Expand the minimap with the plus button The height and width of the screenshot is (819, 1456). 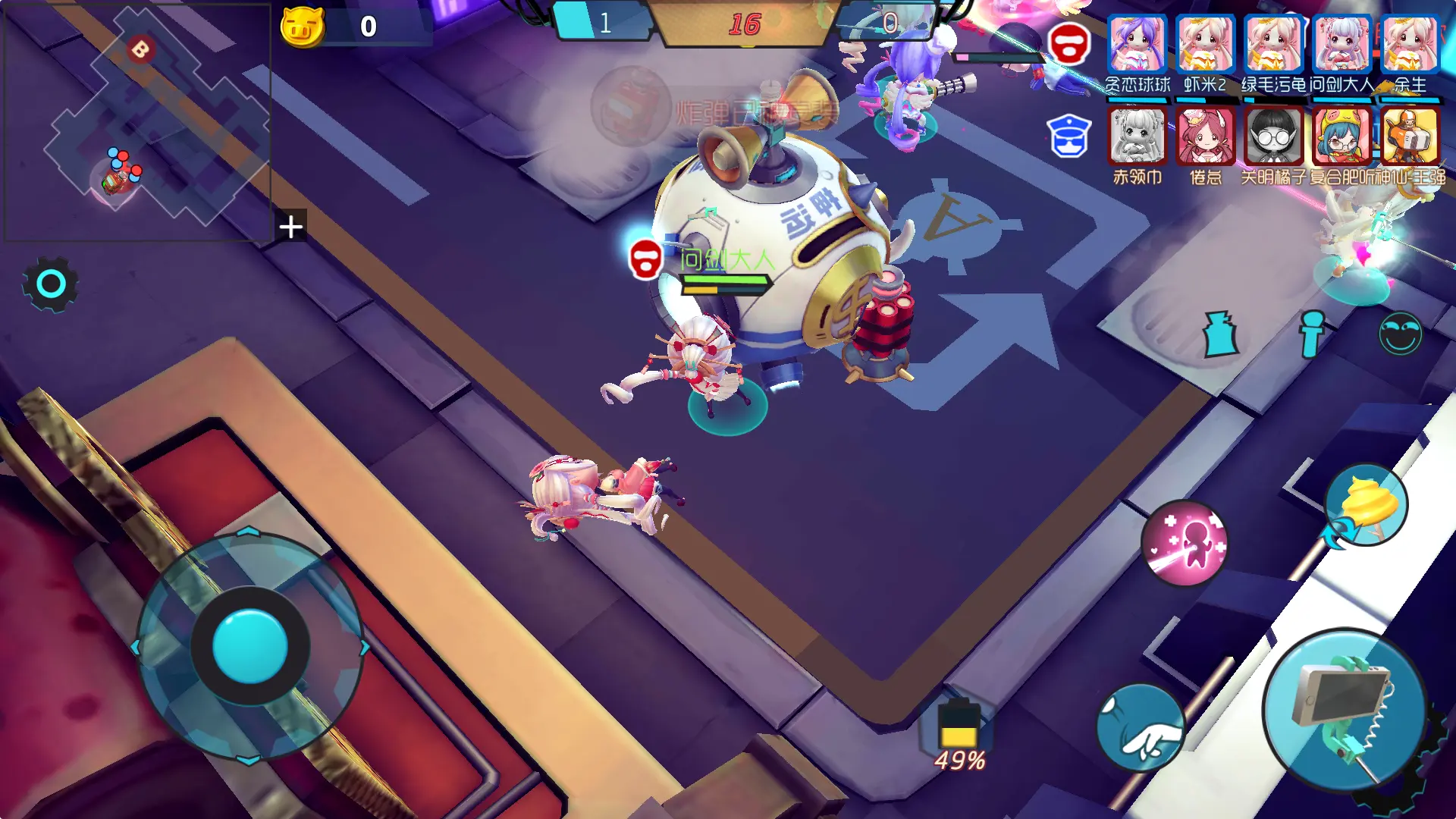tap(291, 226)
